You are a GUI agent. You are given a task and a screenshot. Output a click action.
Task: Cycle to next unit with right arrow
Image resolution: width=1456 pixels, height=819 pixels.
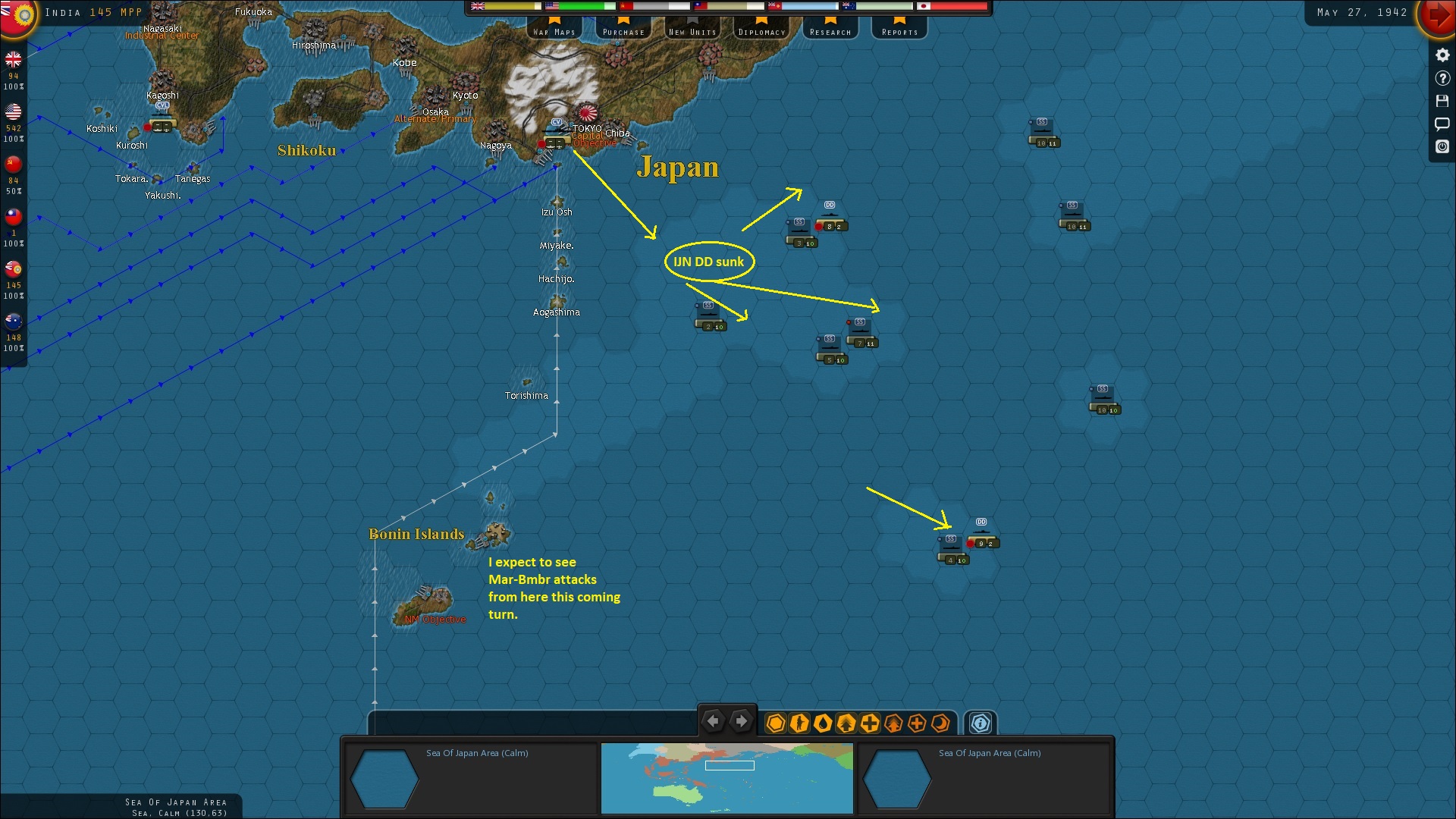741,721
